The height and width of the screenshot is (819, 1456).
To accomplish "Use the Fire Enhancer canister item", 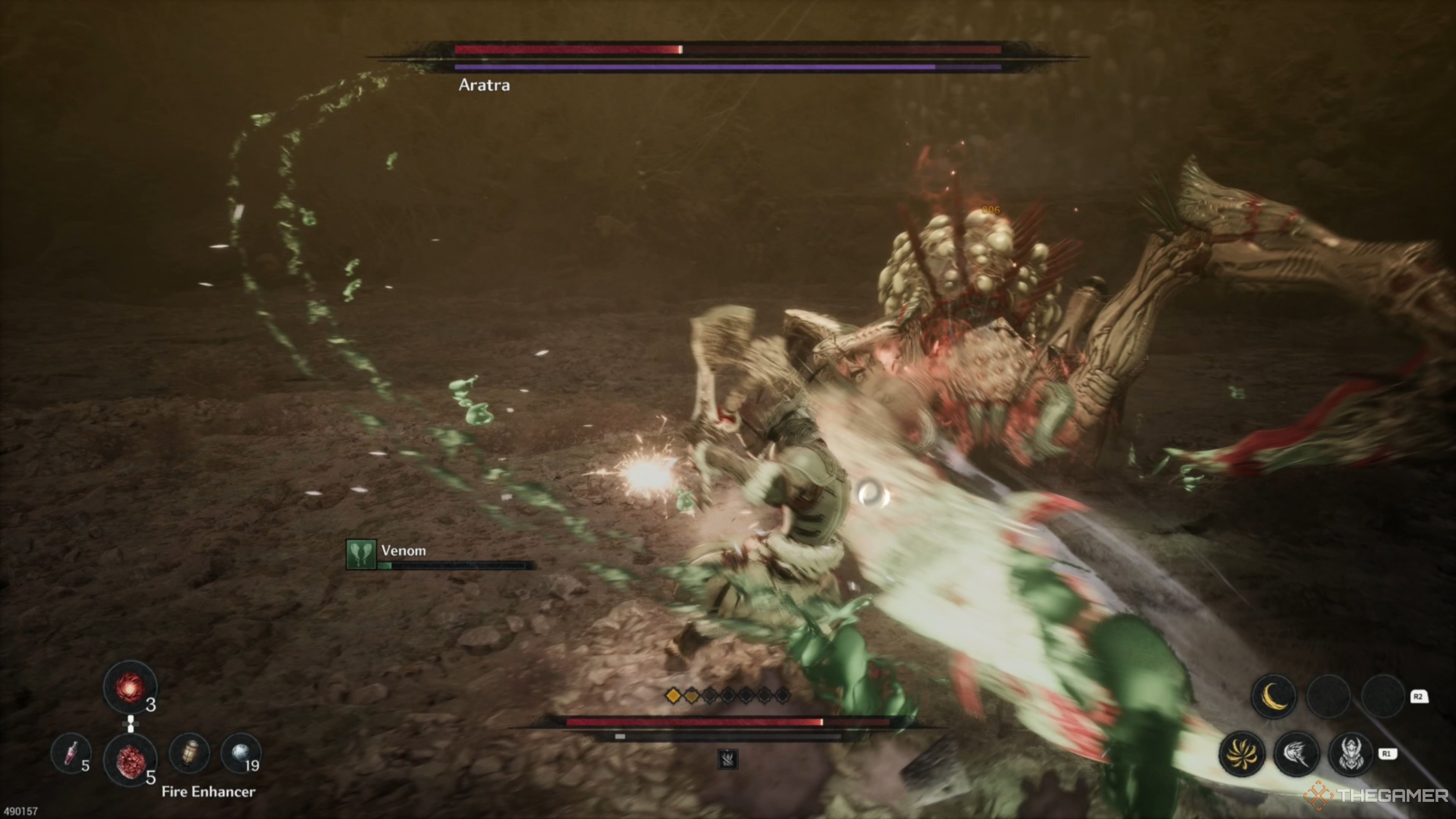I will pyautogui.click(x=190, y=753).
